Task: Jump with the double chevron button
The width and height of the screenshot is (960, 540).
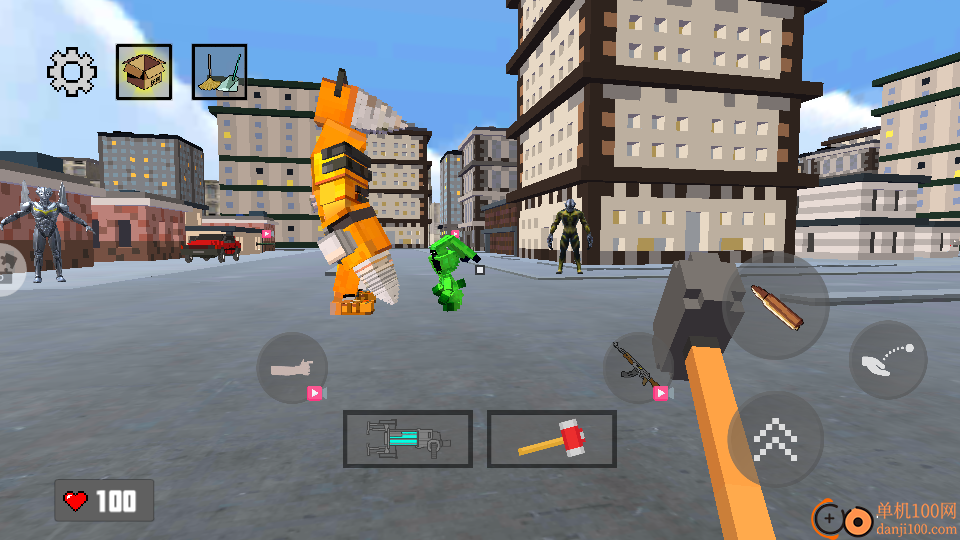Action: [x=775, y=440]
